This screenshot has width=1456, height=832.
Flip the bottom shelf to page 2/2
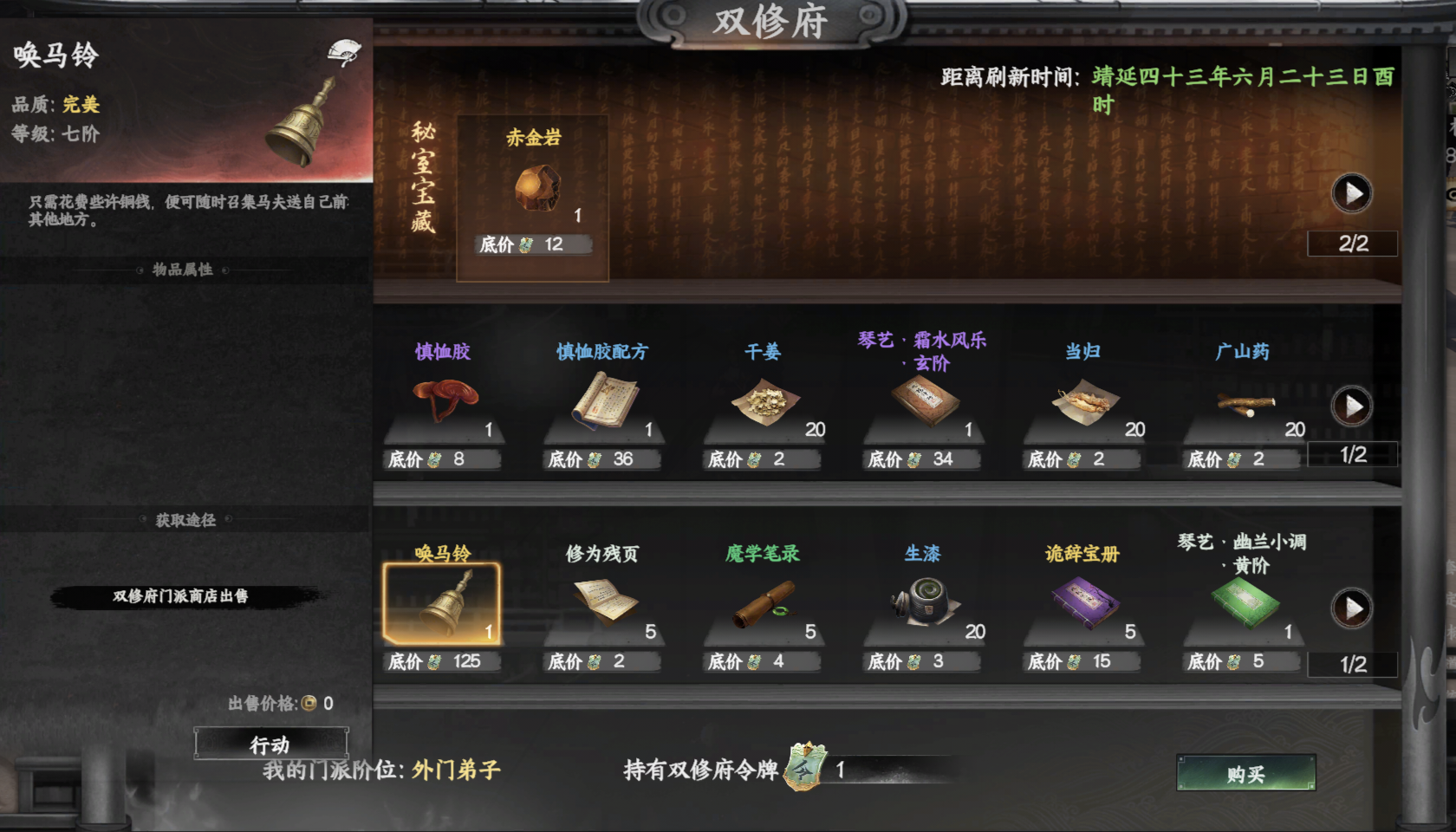pyautogui.click(x=1351, y=609)
